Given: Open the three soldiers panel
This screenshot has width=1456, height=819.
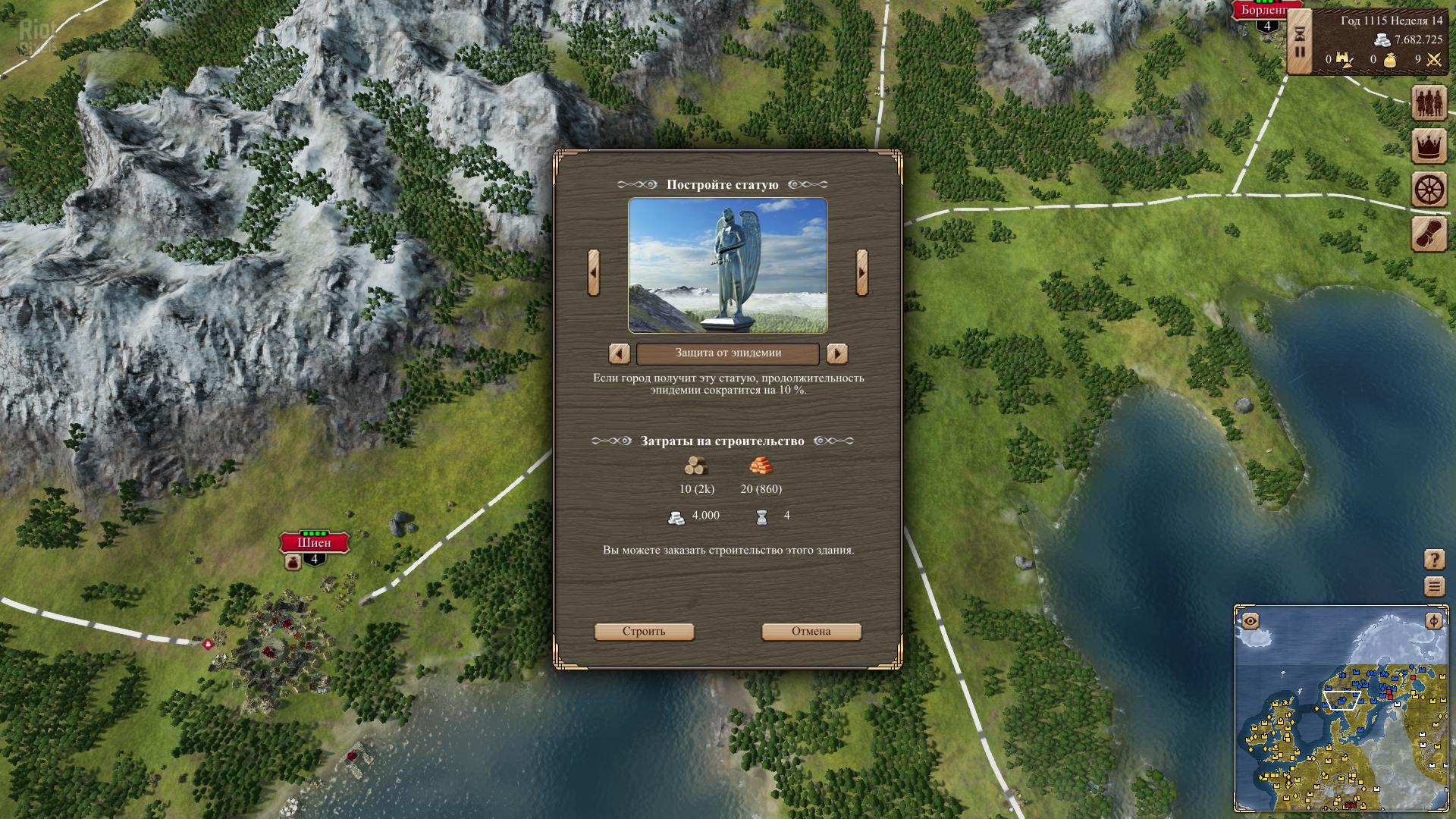Looking at the screenshot, I should 1429,102.
